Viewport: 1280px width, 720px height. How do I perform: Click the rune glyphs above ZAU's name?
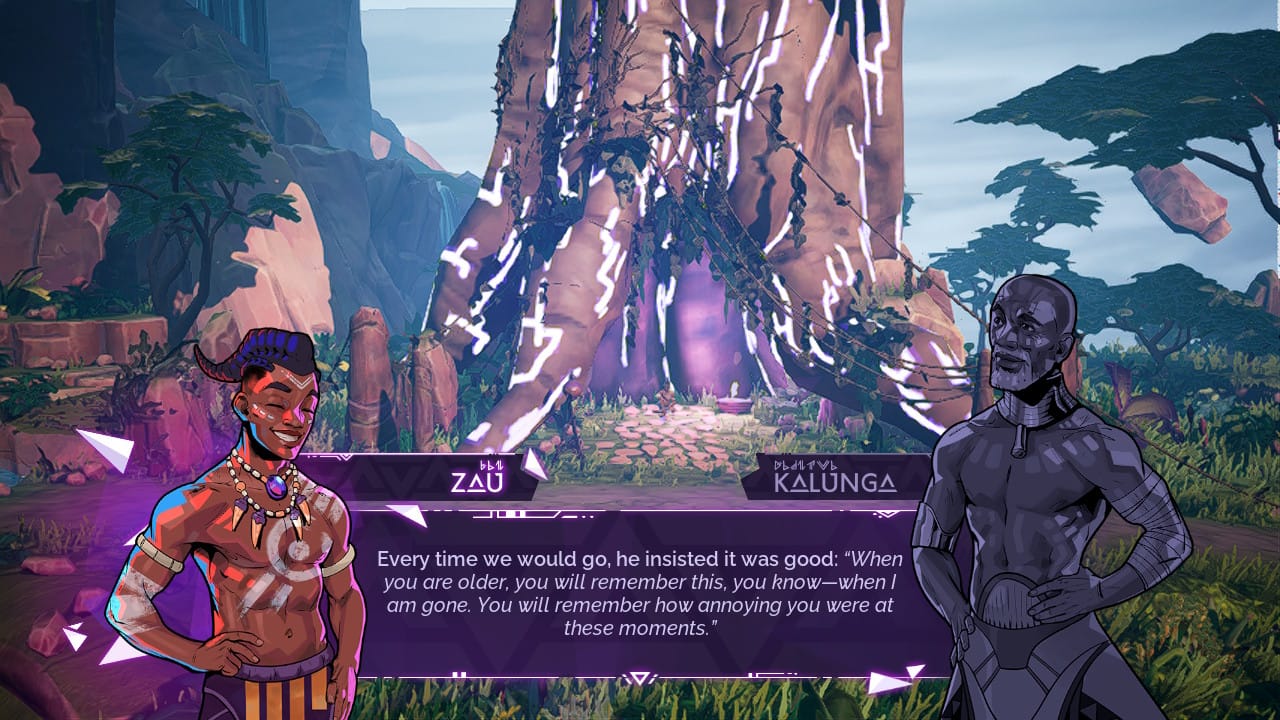493,467
